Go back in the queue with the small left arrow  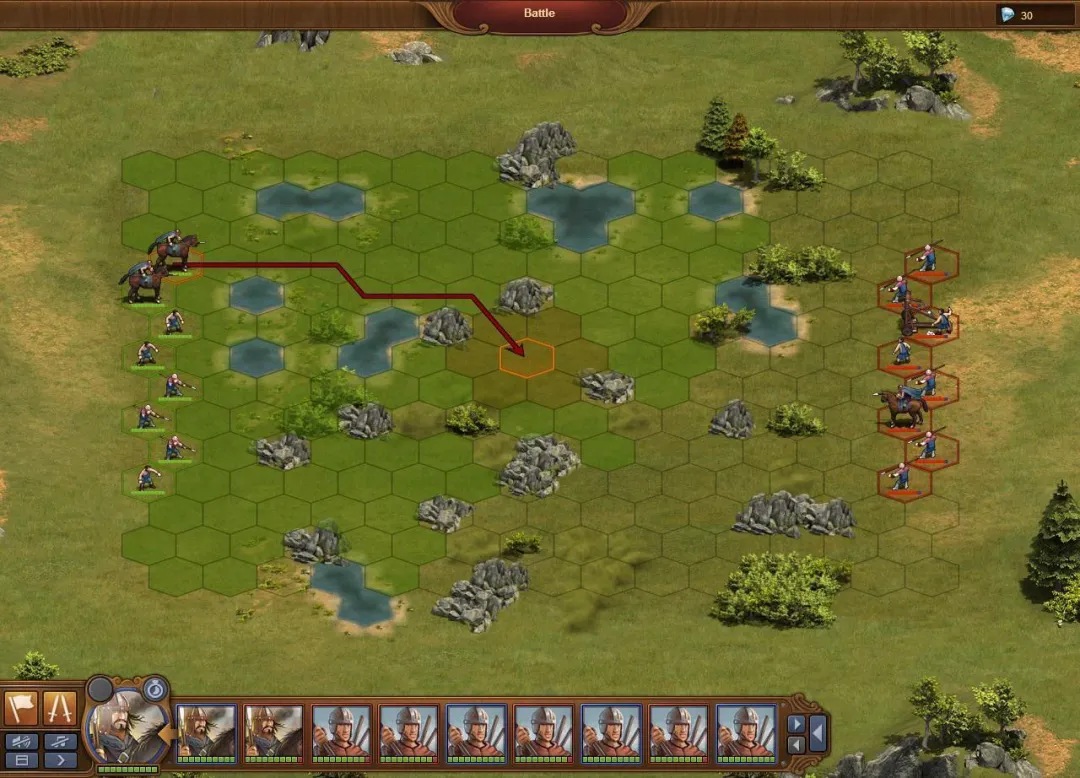796,745
